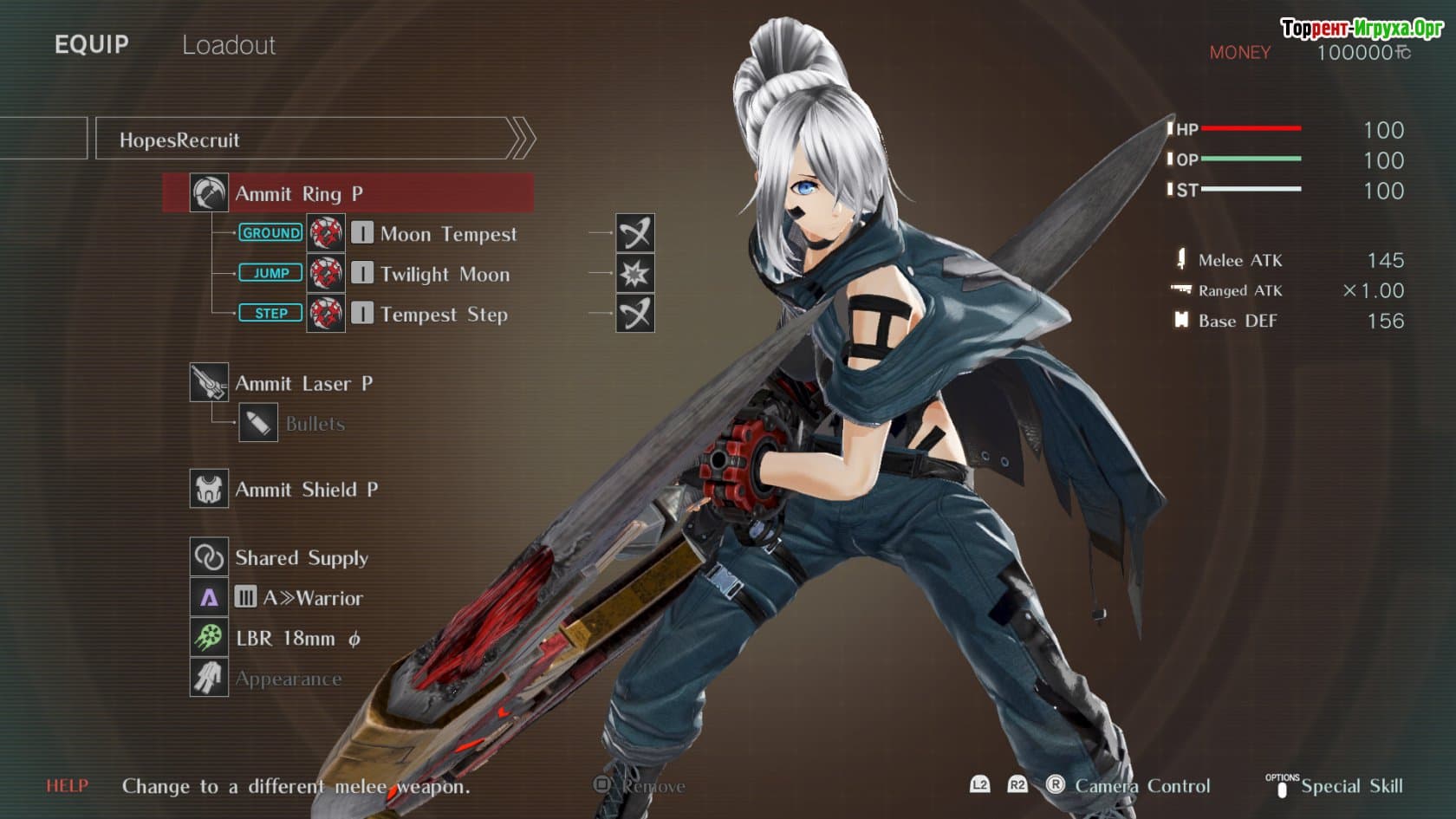The width and height of the screenshot is (1456, 819).
Task: Open the Bullets entry
Action: [x=314, y=424]
